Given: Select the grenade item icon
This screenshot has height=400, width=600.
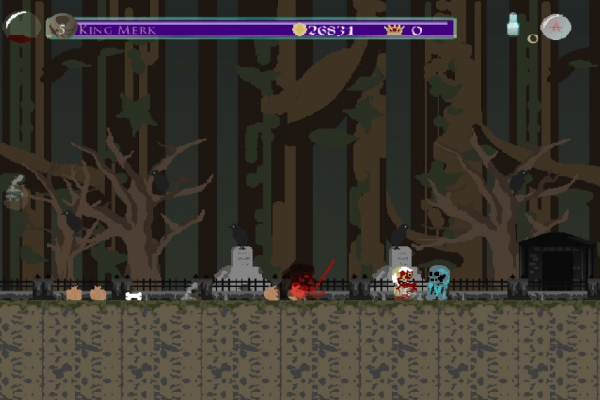Looking at the screenshot, I should pyautogui.click(x=15, y=190).
